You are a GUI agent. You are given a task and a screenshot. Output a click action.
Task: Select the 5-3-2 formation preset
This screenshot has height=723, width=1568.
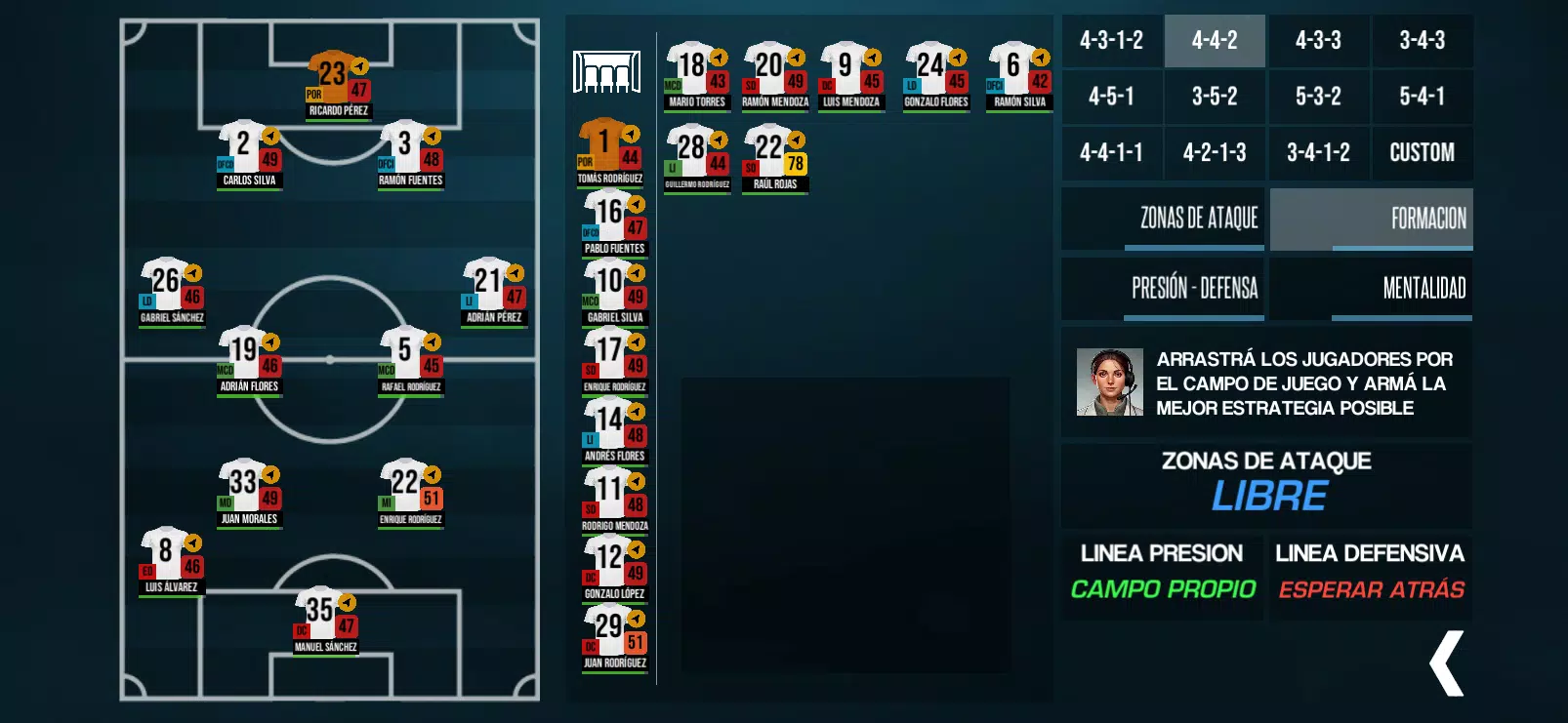tap(1319, 97)
